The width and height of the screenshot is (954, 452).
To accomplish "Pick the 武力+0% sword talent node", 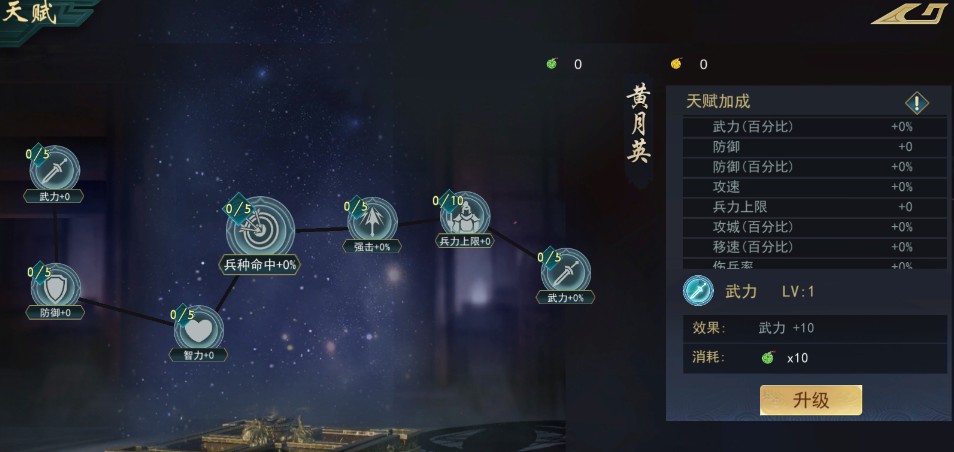I will [x=565, y=272].
